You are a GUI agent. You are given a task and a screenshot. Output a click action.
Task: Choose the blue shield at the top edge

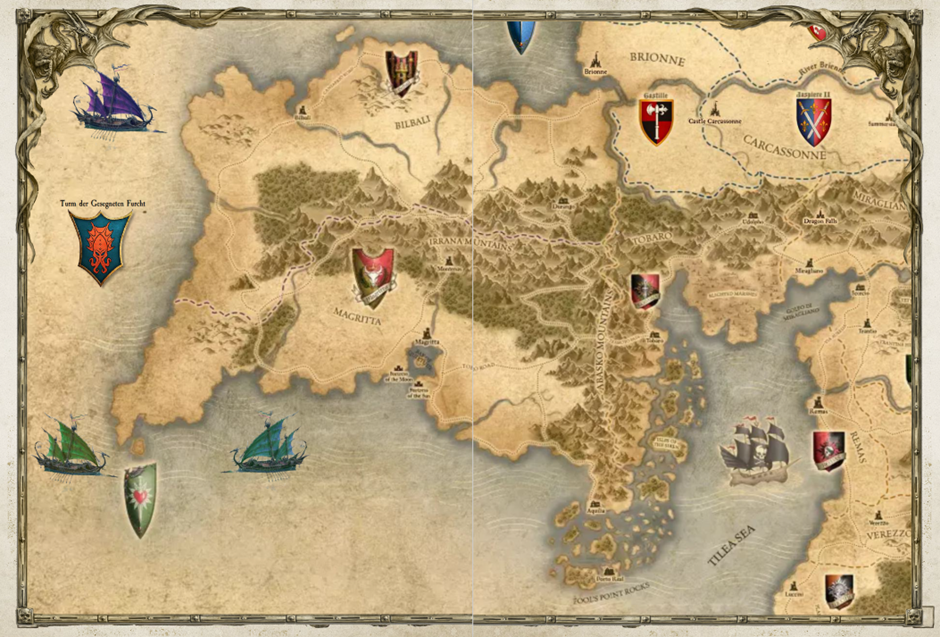[522, 36]
